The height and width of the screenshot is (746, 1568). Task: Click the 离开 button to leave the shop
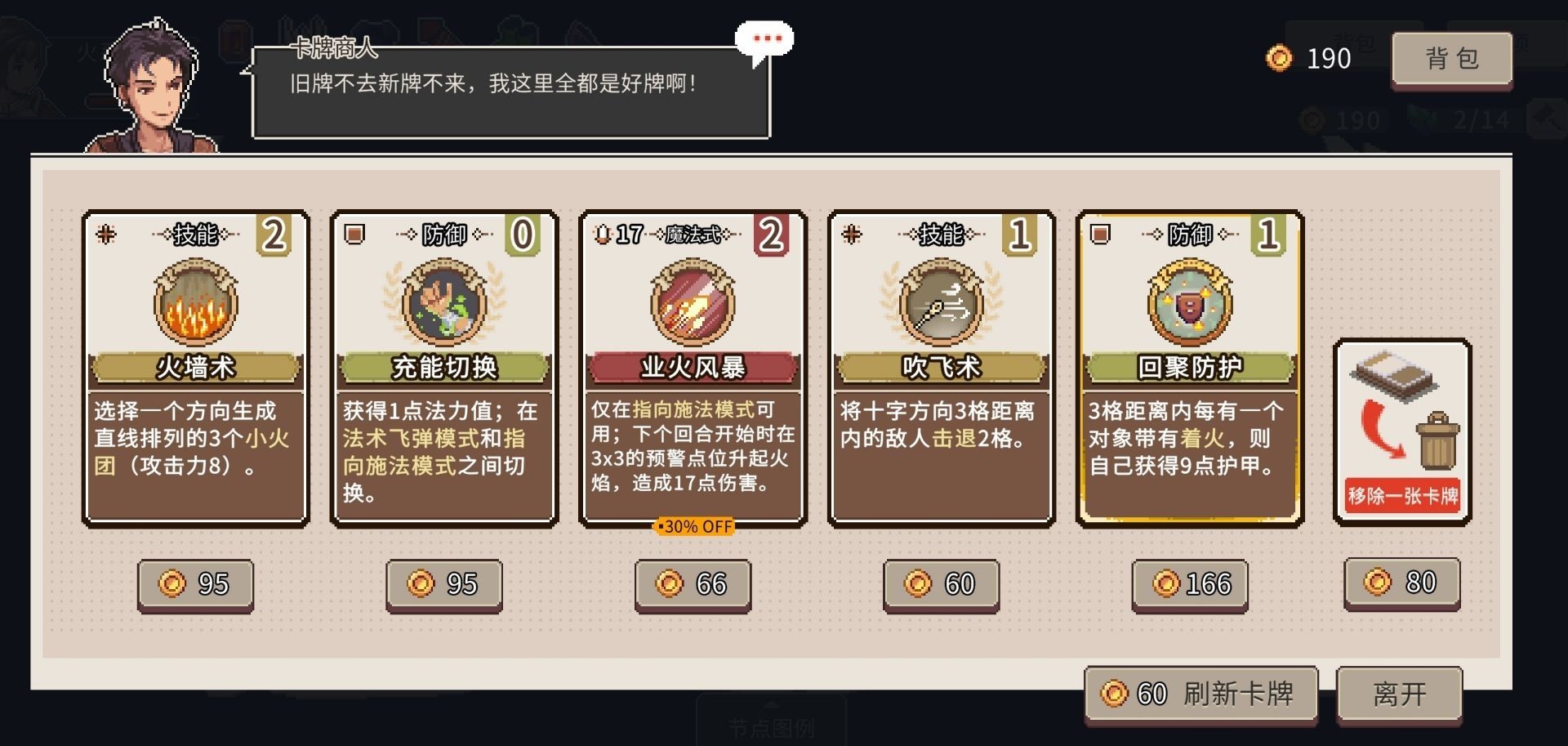click(1399, 693)
